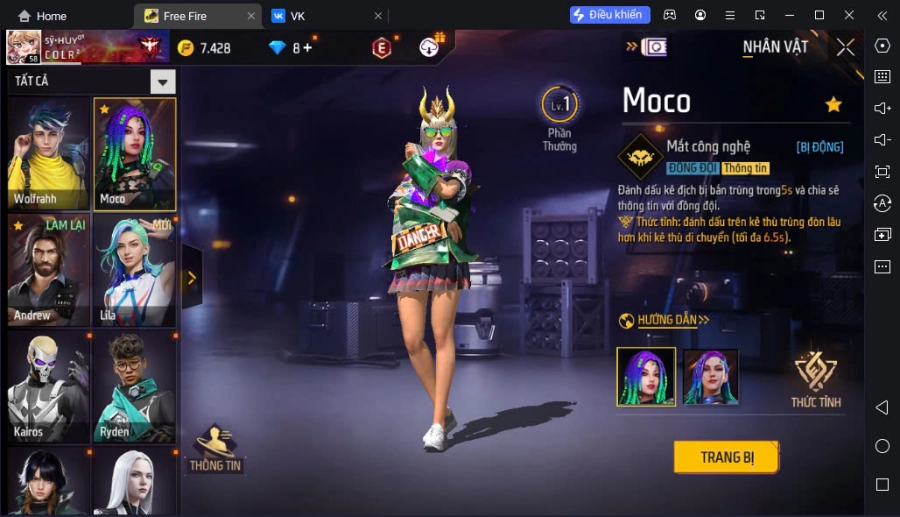
Task: Pick the Lila character card
Action: point(135,270)
